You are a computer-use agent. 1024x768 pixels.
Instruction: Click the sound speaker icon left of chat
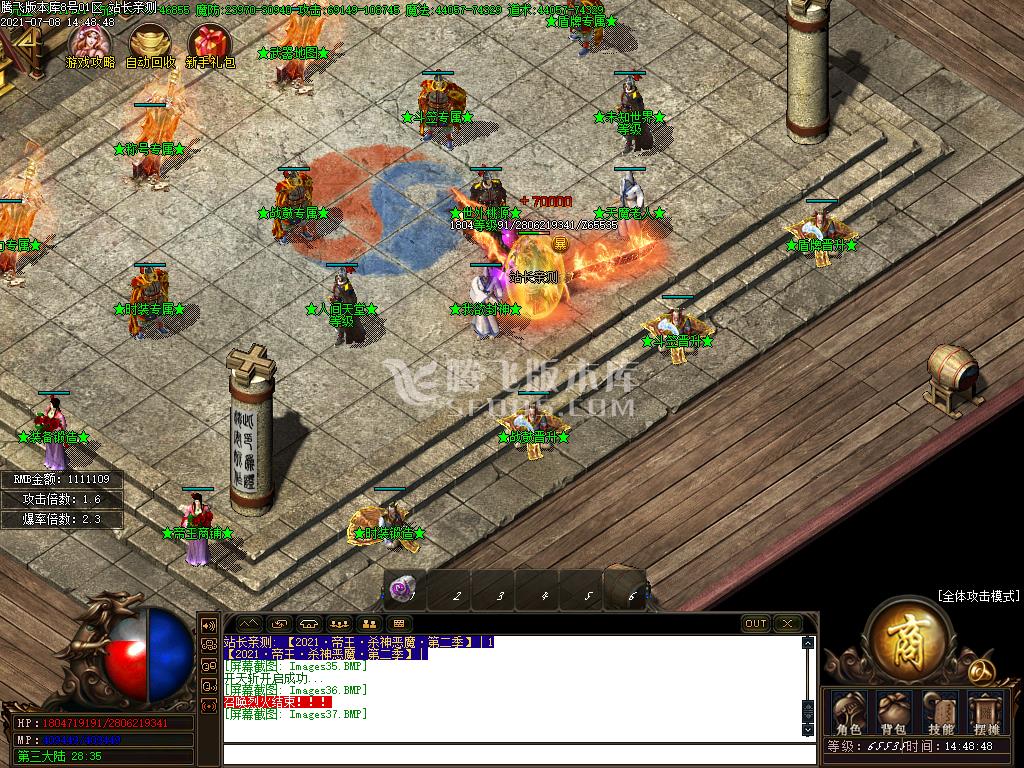pyautogui.click(x=210, y=625)
